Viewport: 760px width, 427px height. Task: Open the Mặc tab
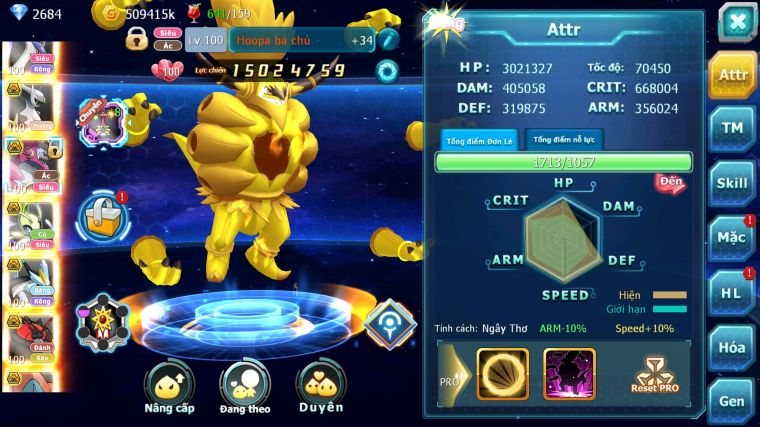pos(732,237)
